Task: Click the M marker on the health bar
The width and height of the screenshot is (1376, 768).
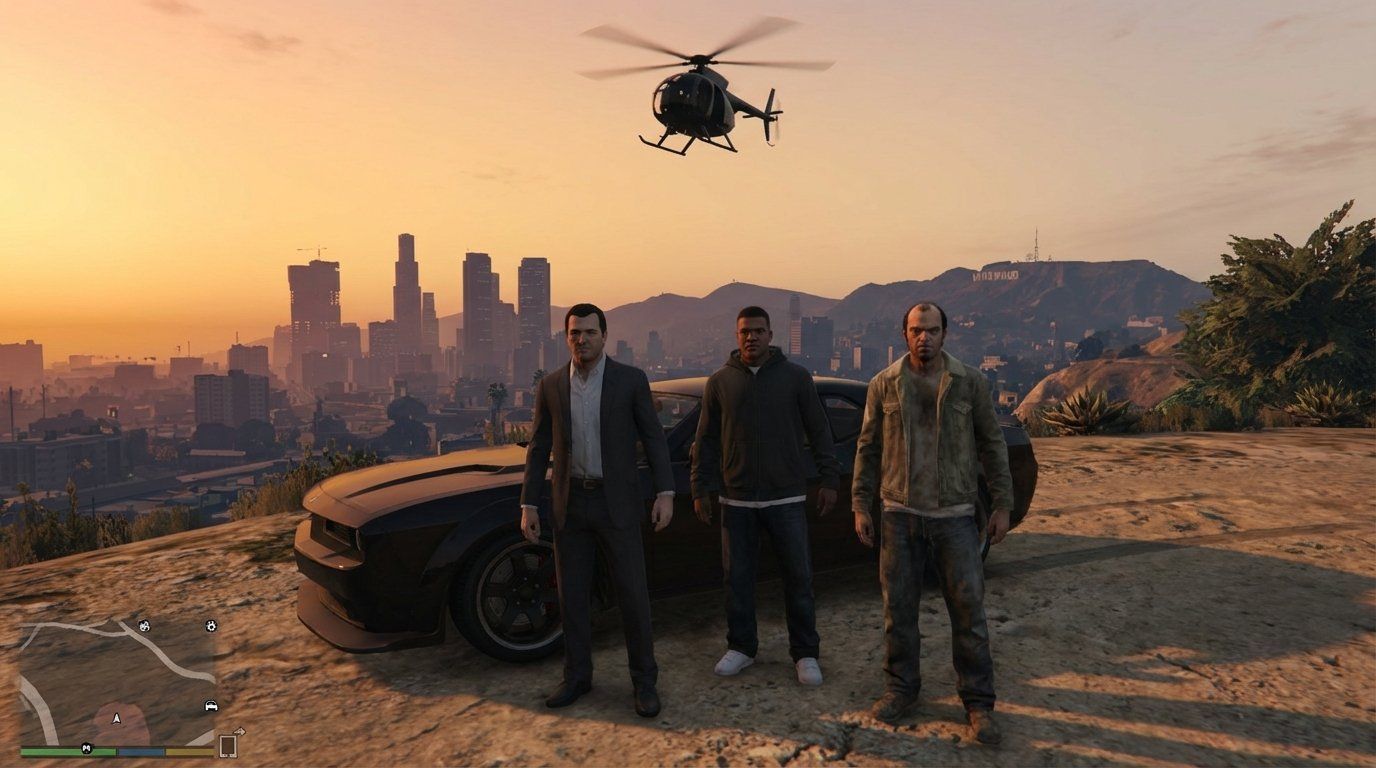Action: click(86, 748)
